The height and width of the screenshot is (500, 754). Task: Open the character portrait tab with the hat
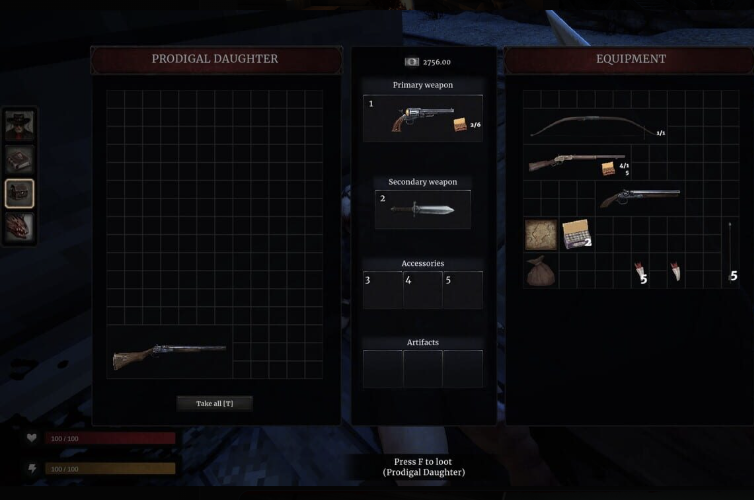20,124
